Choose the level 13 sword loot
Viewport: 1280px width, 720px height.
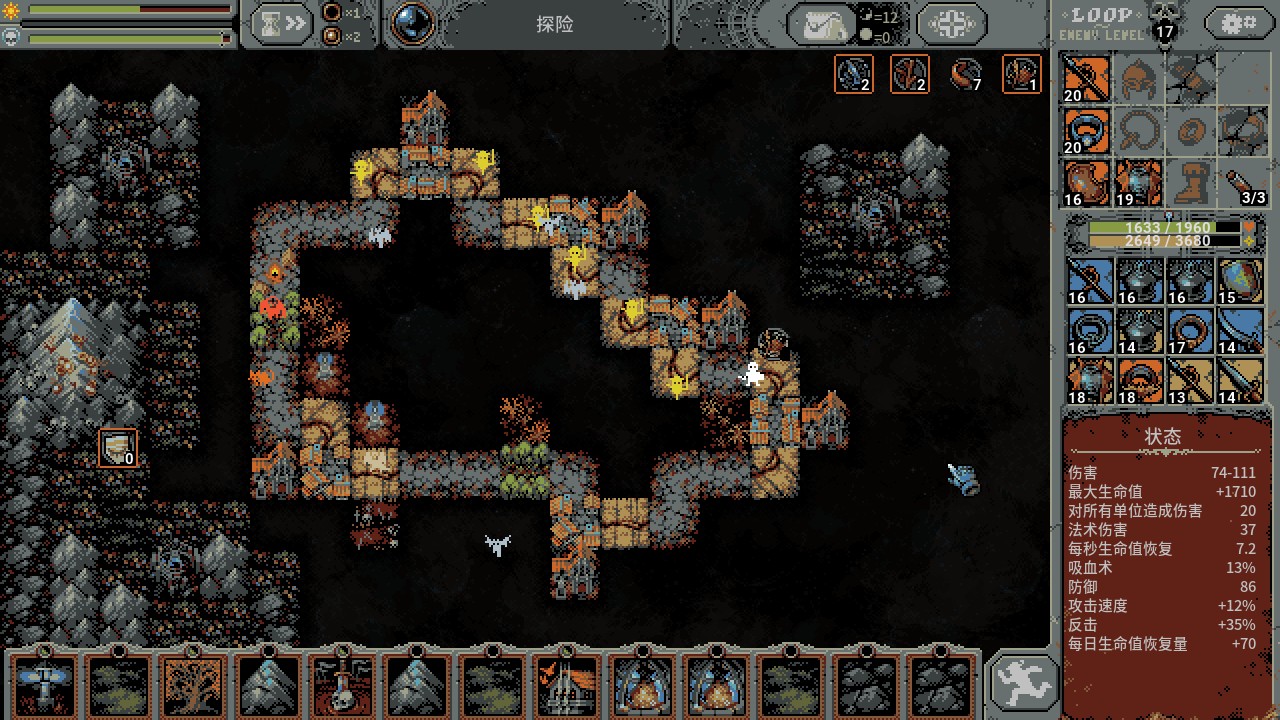point(1190,381)
